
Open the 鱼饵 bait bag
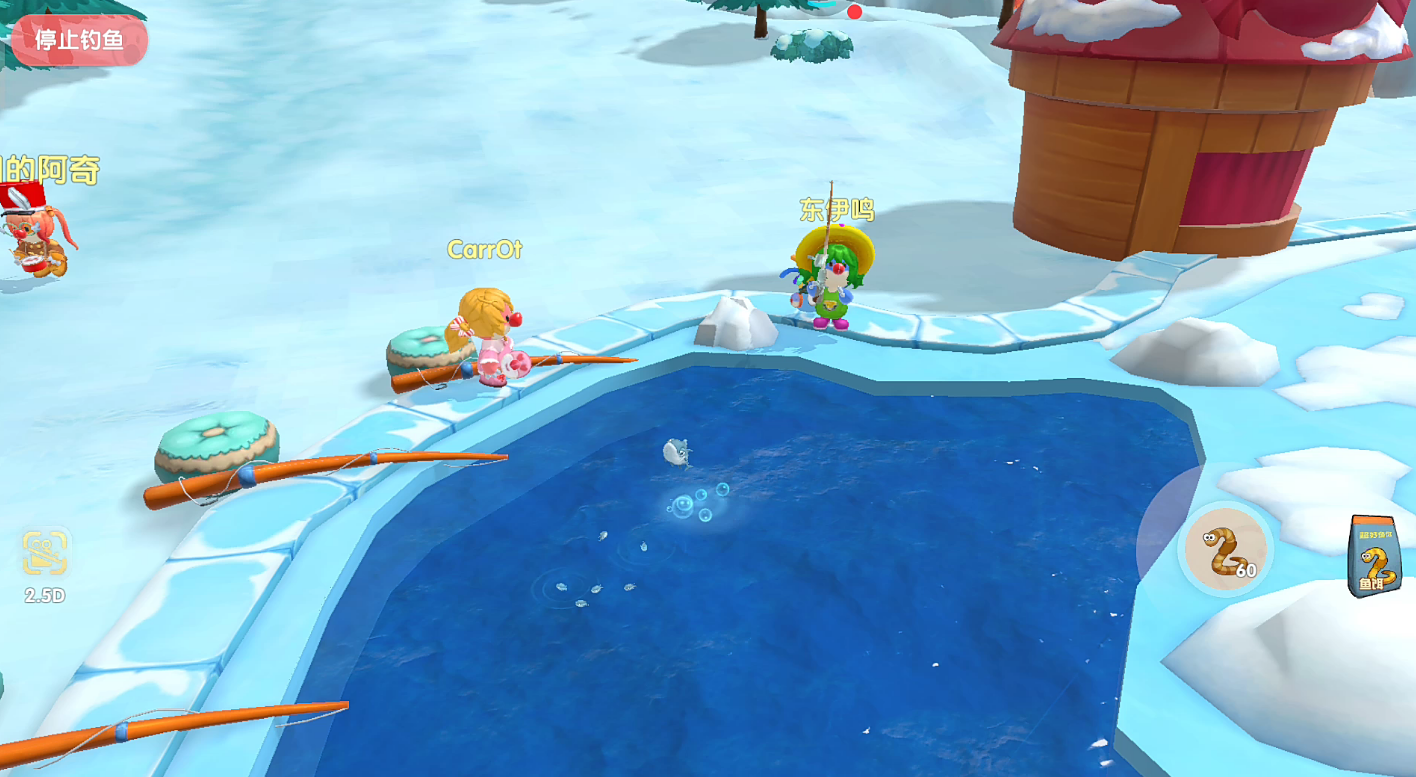coord(1373,556)
